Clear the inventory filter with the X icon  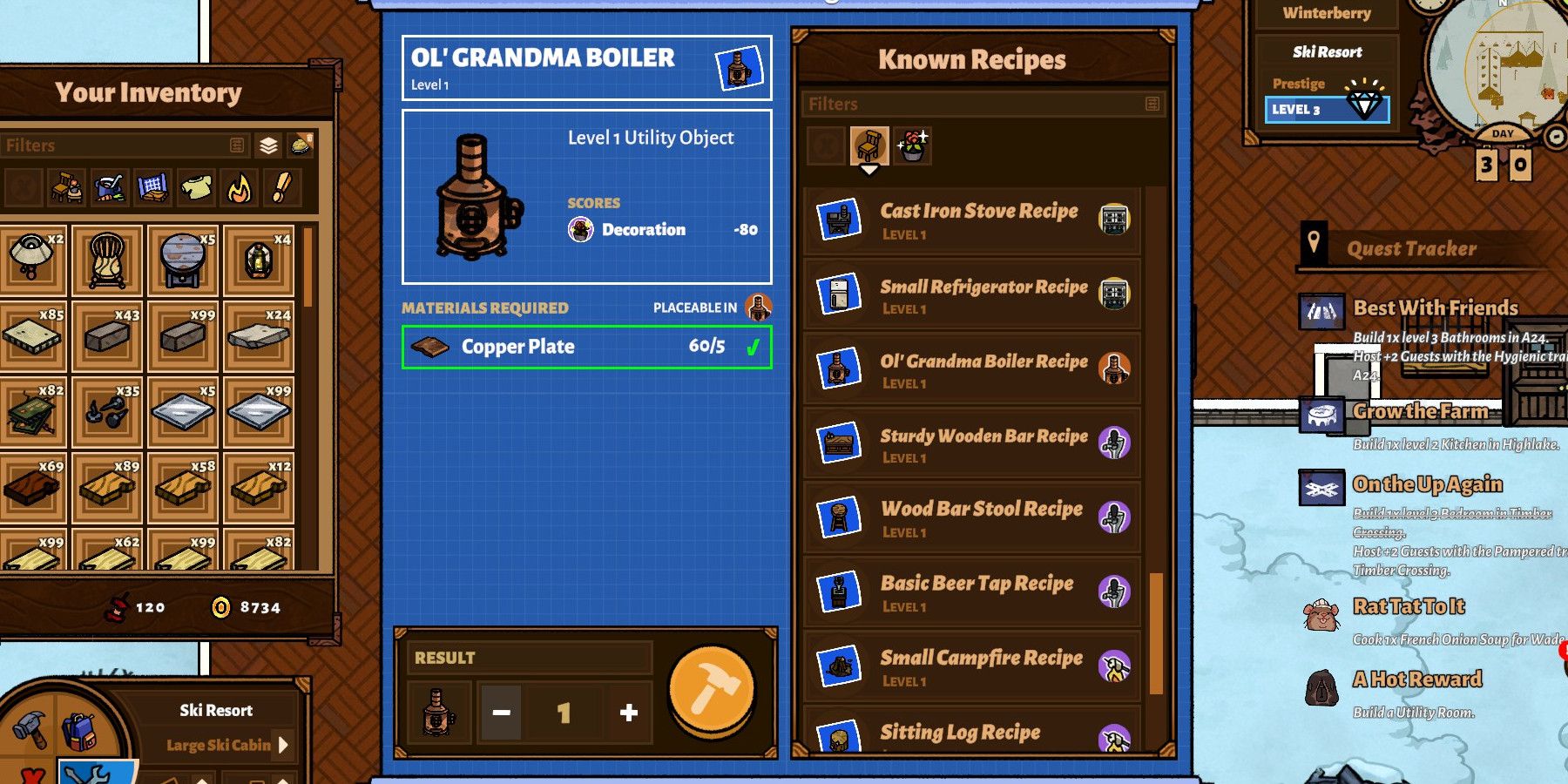22,187
